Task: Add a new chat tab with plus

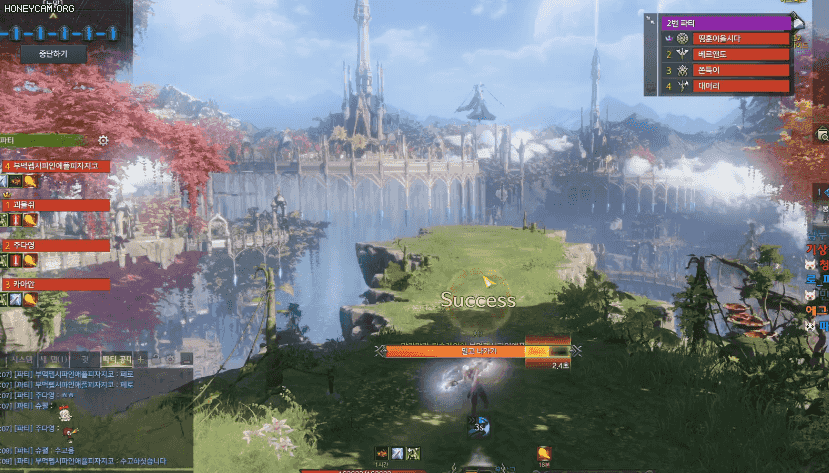Action: [x=141, y=358]
